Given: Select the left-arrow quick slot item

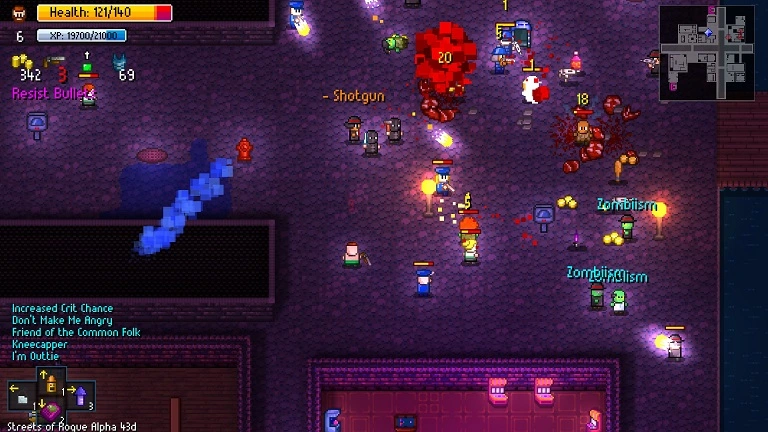Looking at the screenshot, I should [x=22, y=397].
